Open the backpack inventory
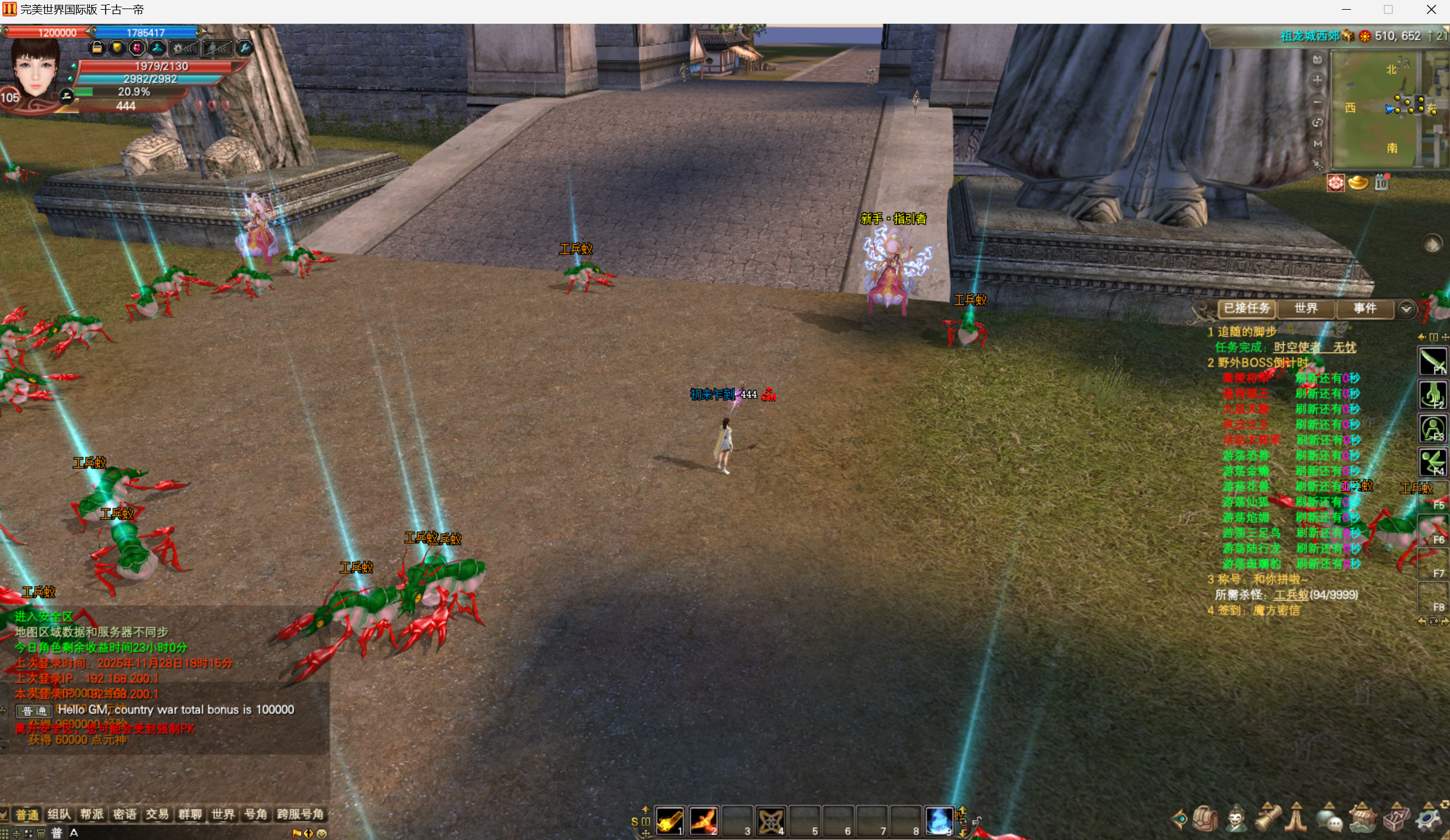 click(x=1205, y=819)
